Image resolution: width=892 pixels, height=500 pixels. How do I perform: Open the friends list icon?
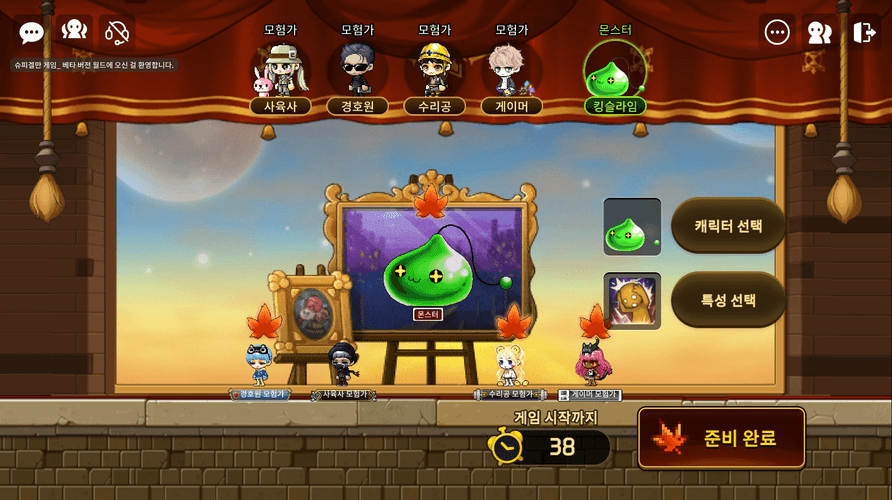820,32
